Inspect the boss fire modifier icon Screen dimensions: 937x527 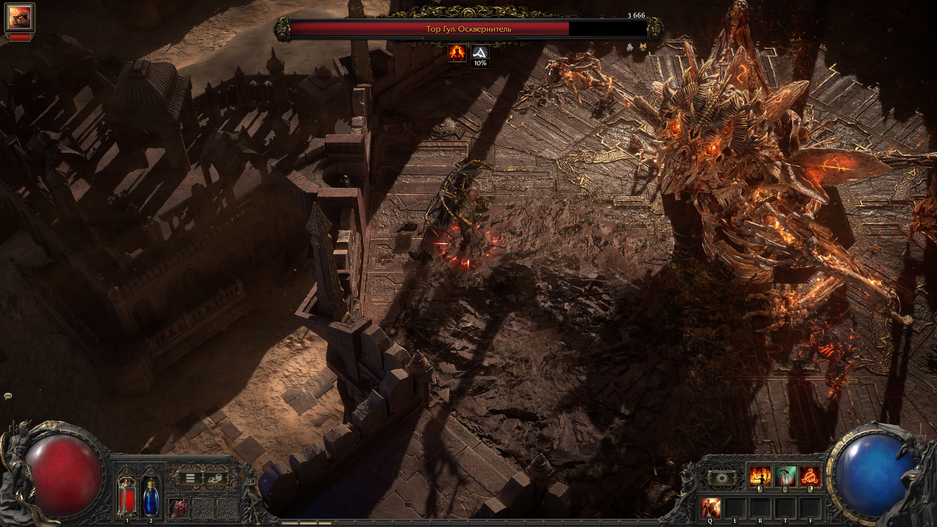coord(458,55)
